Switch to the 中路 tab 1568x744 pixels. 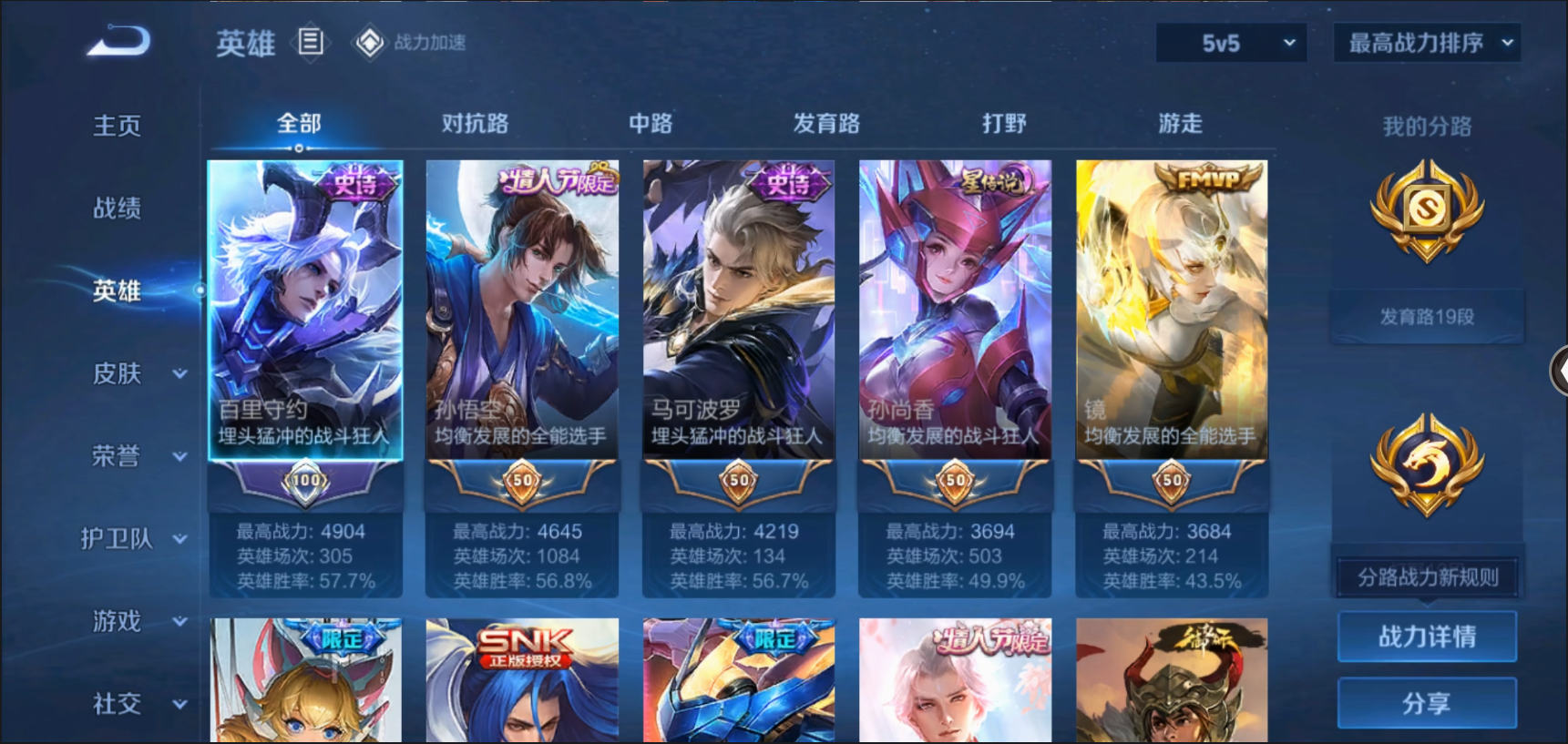[x=651, y=124]
